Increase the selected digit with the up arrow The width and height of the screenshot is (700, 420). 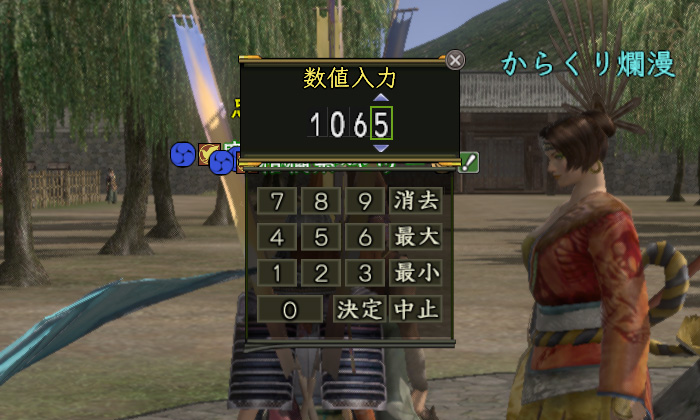point(380,99)
